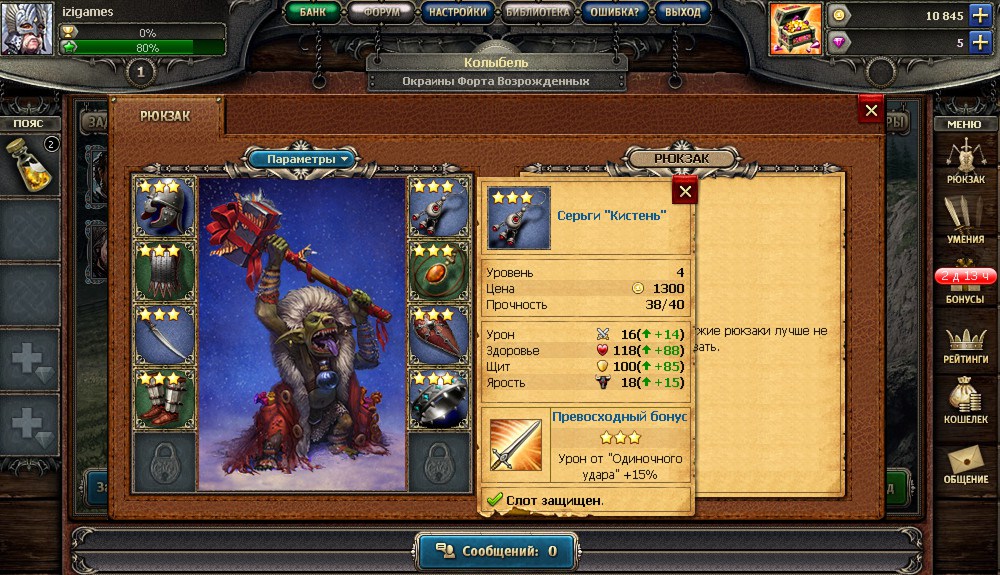This screenshot has width=1000, height=575.
Task: Close the Рюкзак backpack window
Action: tap(871, 110)
